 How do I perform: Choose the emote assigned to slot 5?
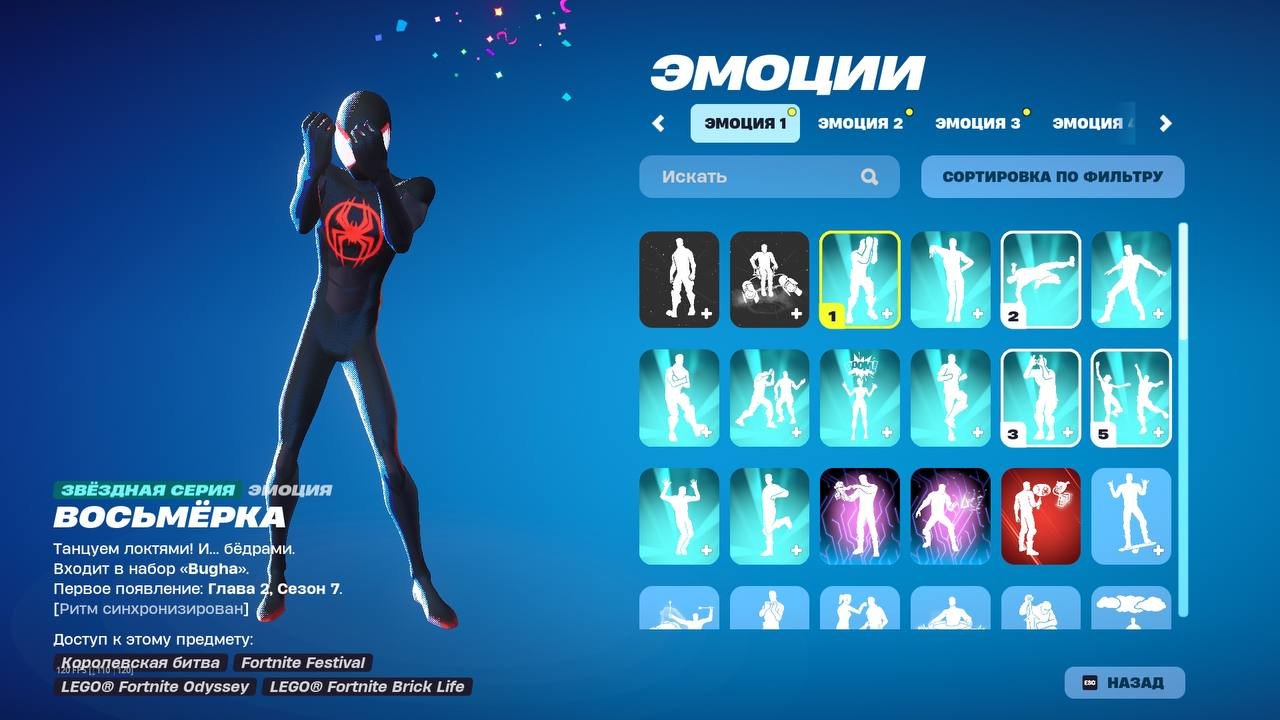click(1130, 397)
